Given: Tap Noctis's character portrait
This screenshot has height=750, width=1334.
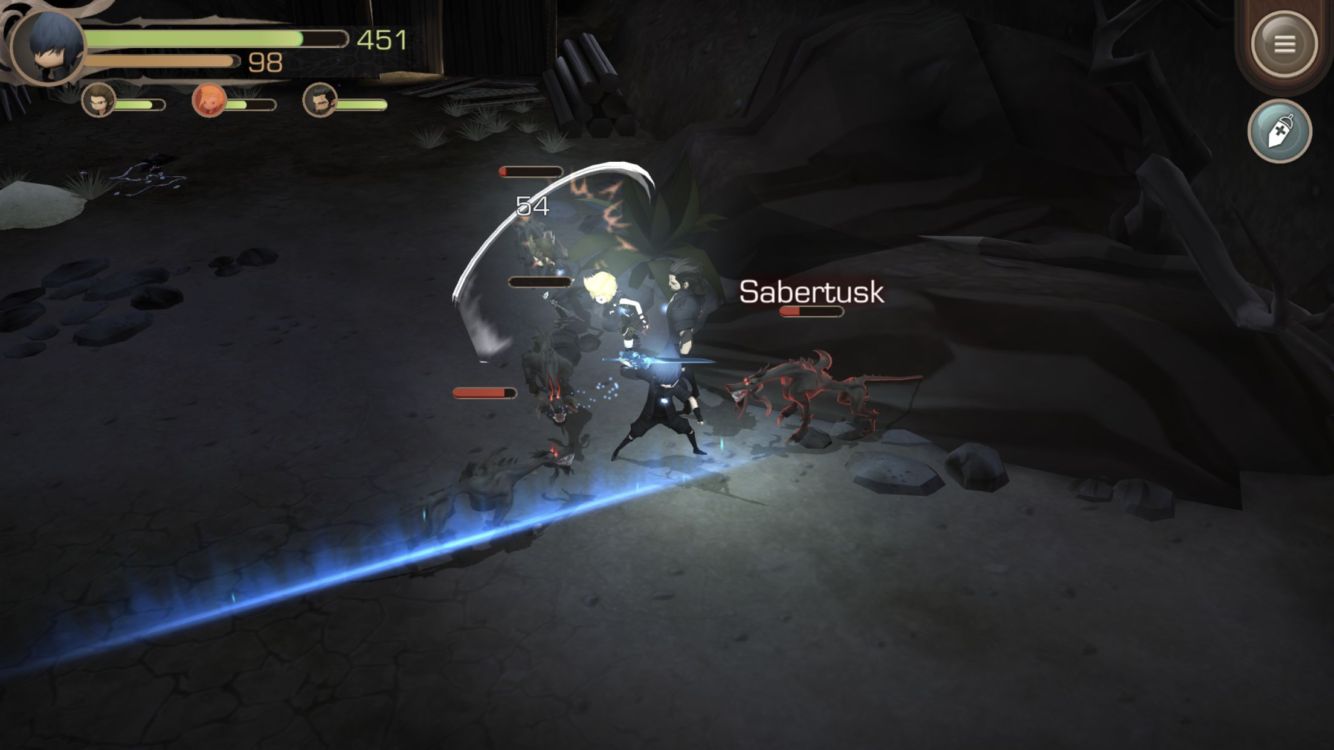Looking at the screenshot, I should point(47,47).
